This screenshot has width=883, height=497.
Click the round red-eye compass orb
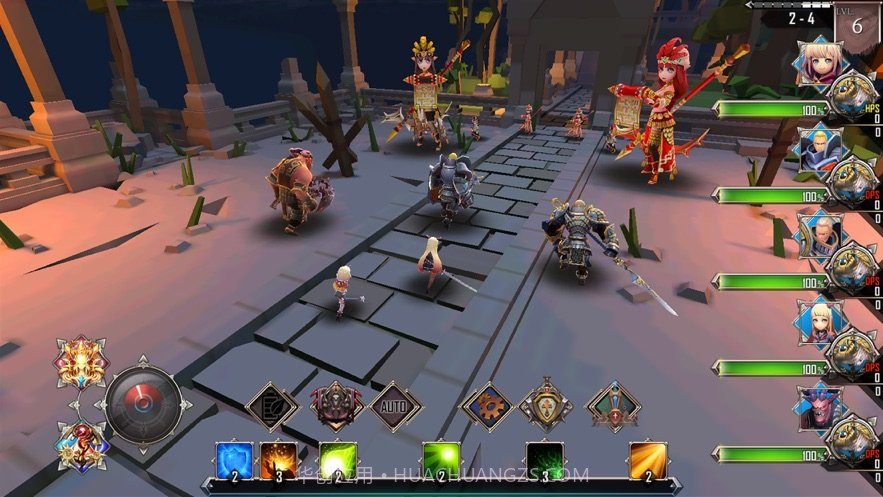(x=143, y=404)
